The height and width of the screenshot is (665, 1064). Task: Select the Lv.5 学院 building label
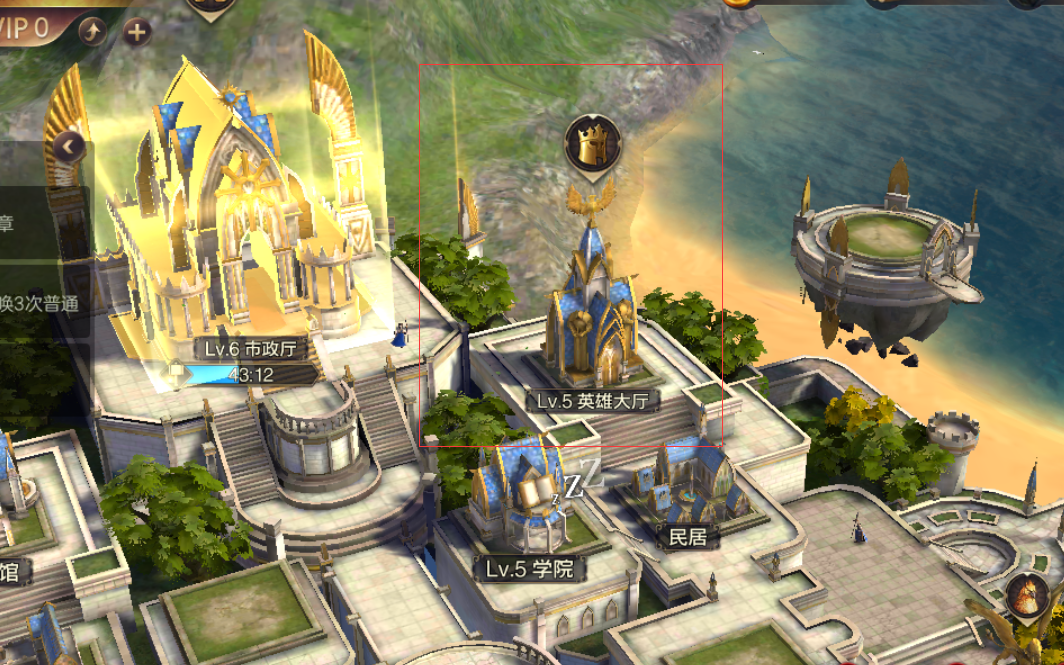point(530,569)
